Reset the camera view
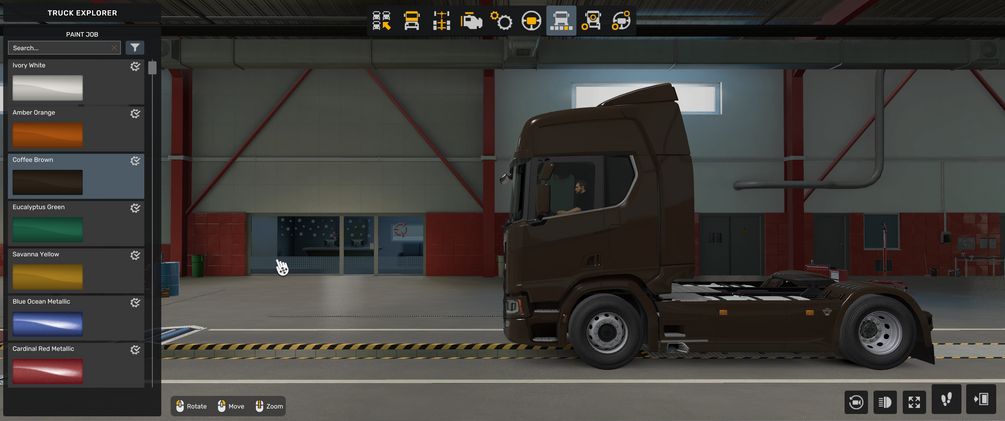This screenshot has width=1005, height=421. (x=855, y=401)
